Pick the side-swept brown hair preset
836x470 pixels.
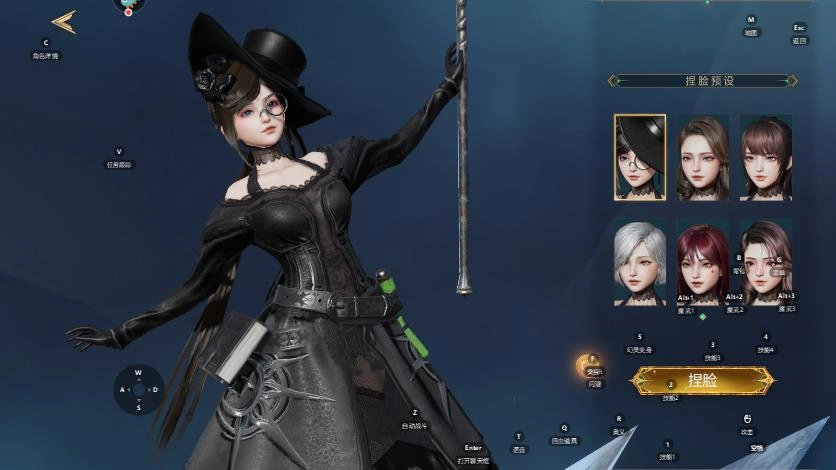pos(765,262)
